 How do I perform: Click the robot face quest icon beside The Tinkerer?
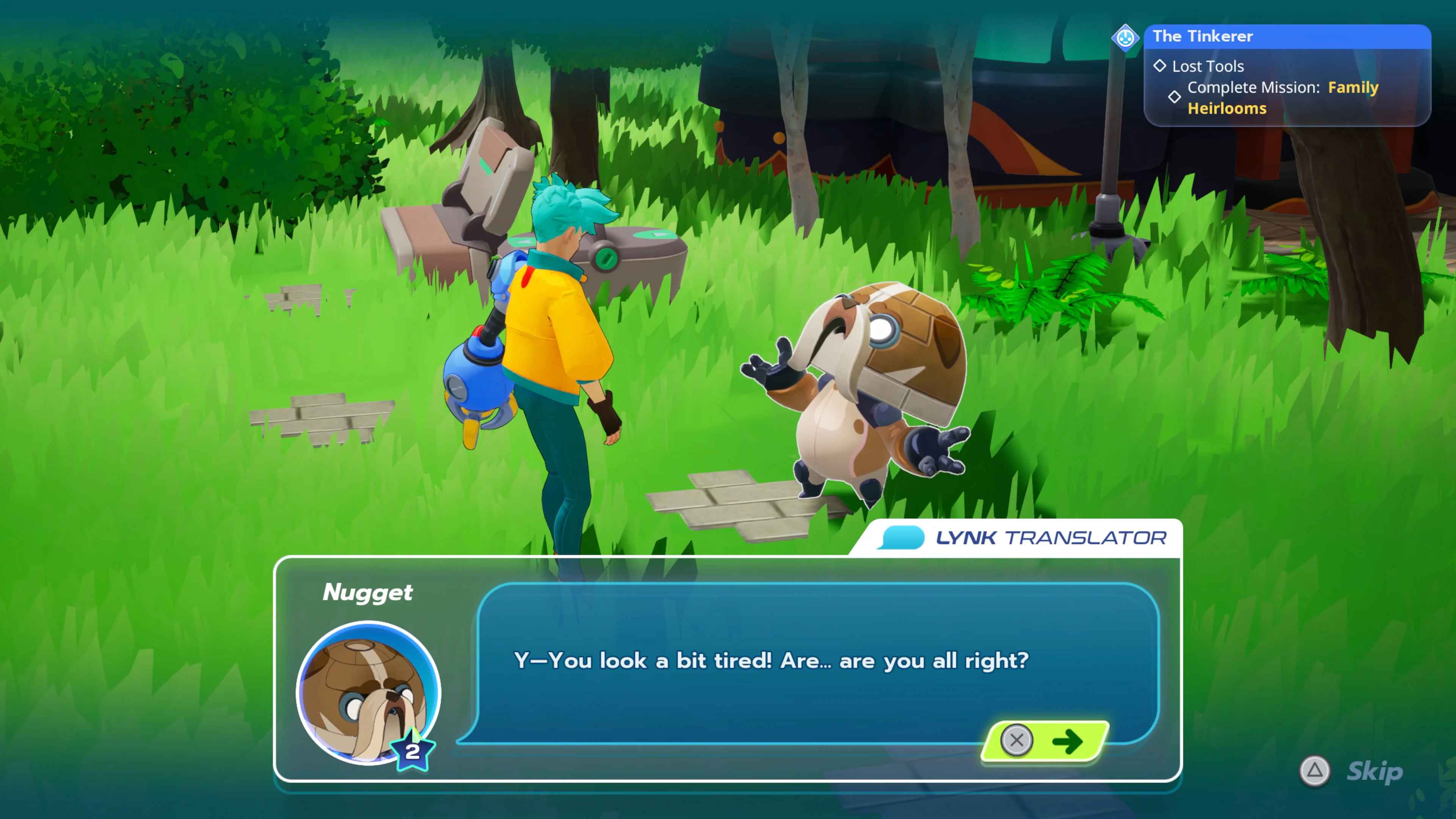tap(1126, 38)
